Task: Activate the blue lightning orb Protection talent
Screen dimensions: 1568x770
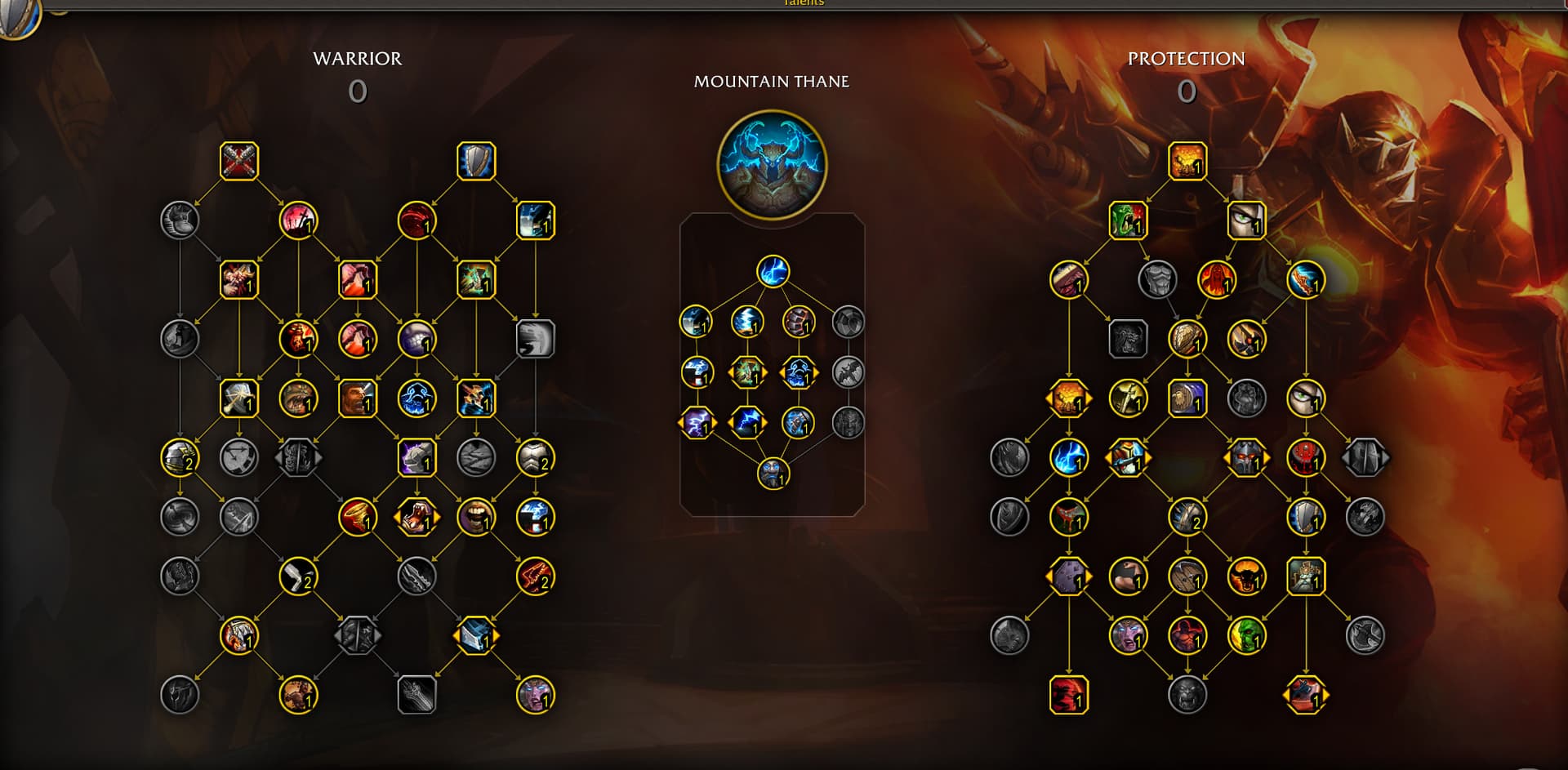Action: 1068,458
